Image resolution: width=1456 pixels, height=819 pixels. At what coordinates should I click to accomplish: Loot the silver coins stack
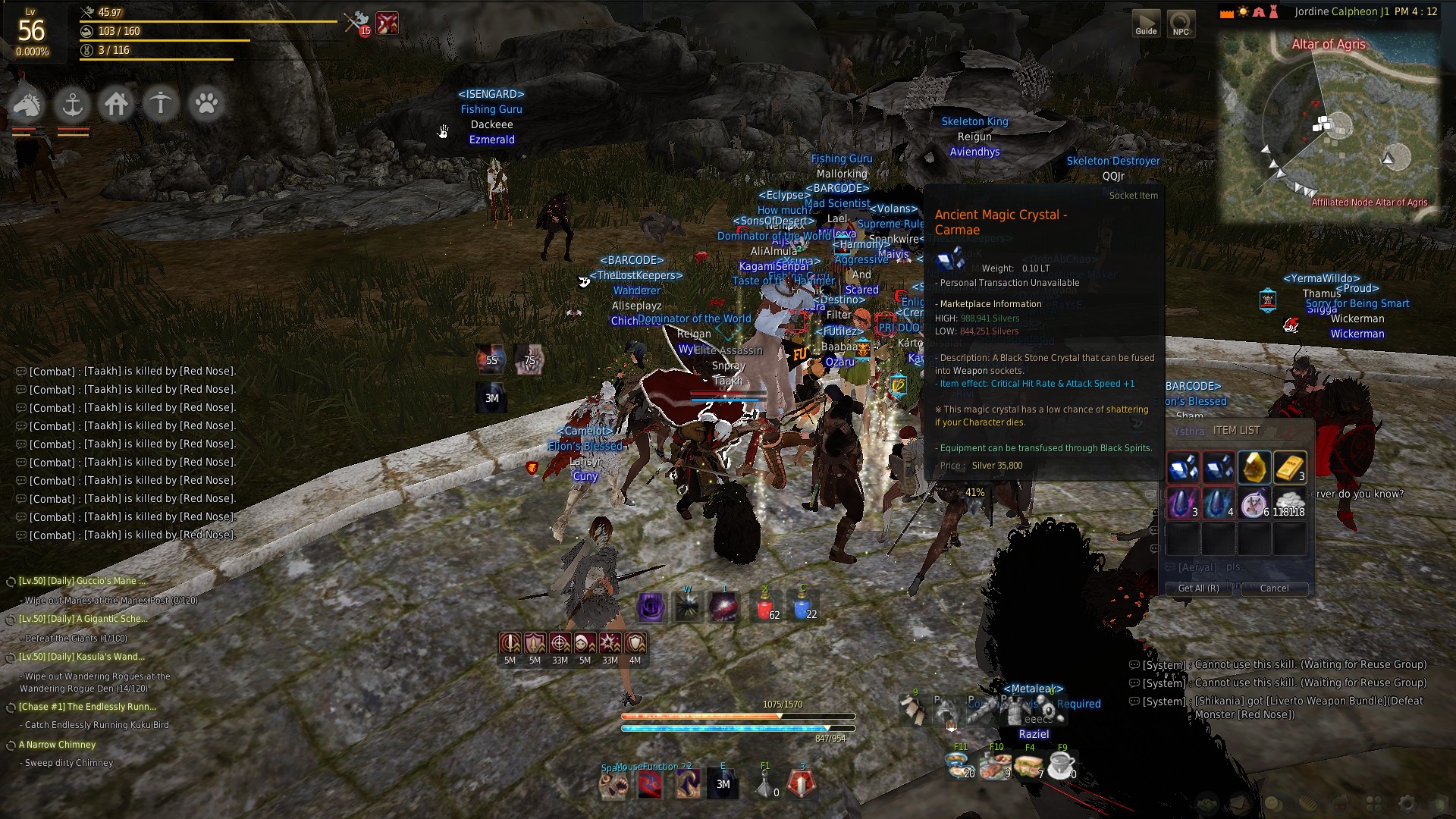point(1289,502)
